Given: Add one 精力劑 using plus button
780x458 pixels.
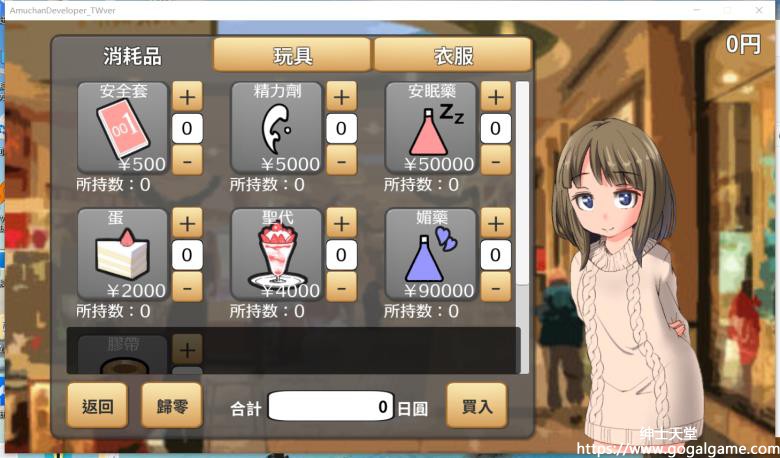Looking at the screenshot, I should (341, 97).
